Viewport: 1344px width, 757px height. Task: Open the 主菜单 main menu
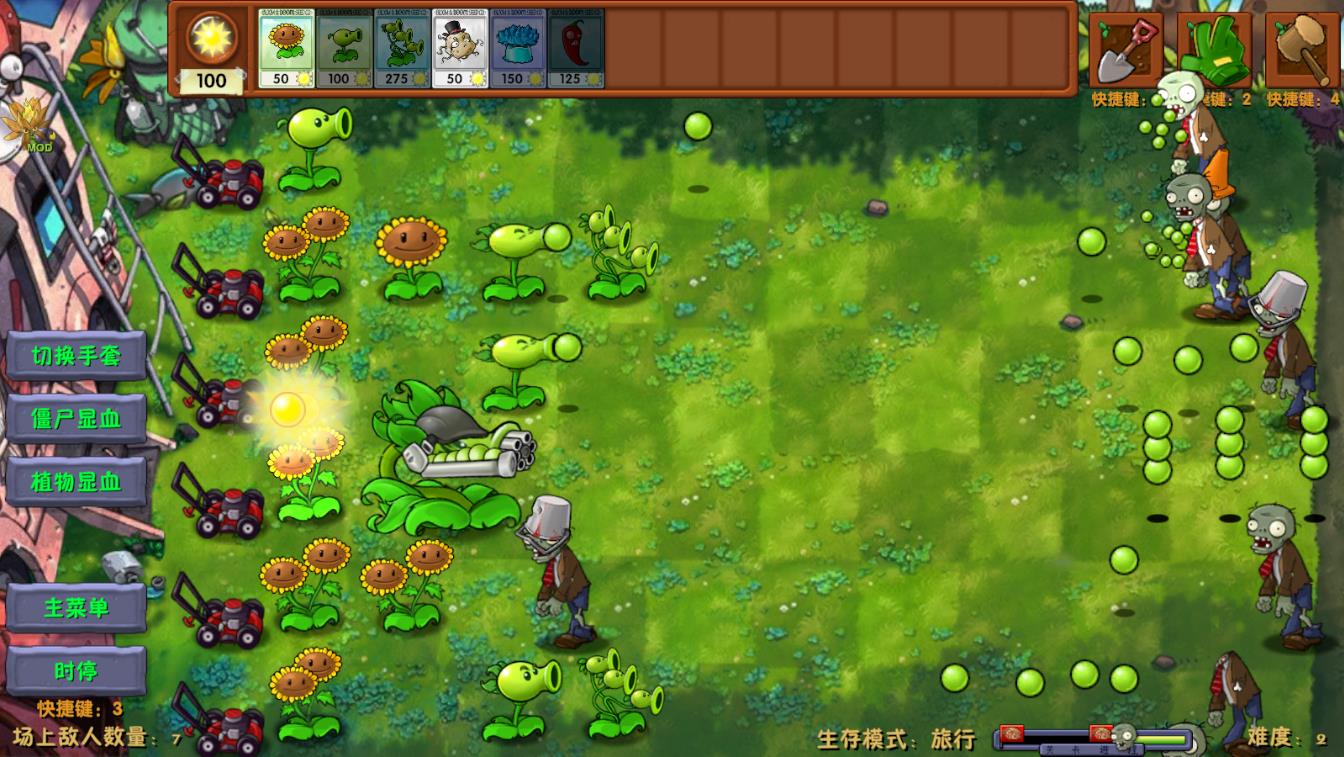click(75, 608)
